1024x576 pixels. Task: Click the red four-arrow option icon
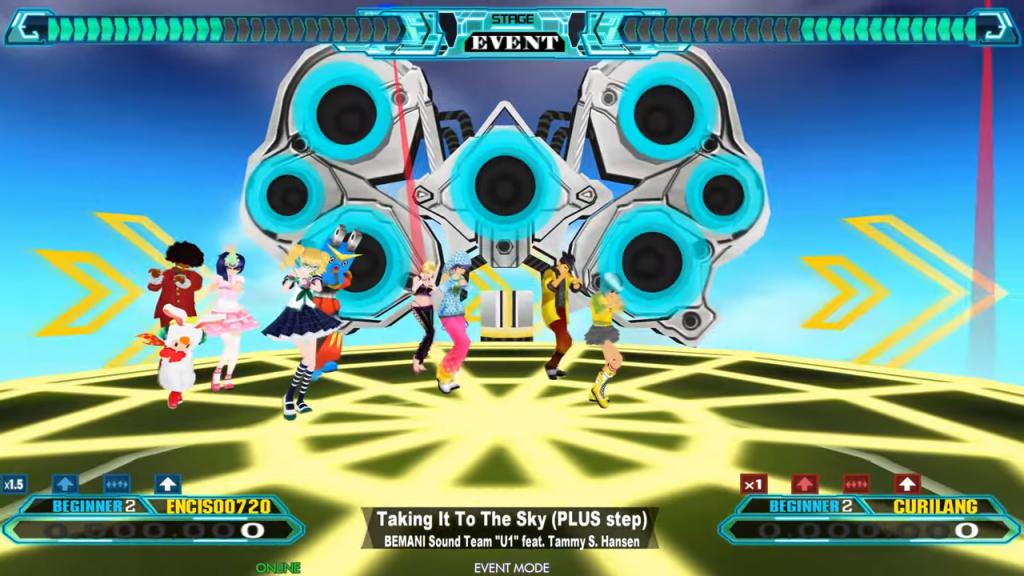point(856,484)
